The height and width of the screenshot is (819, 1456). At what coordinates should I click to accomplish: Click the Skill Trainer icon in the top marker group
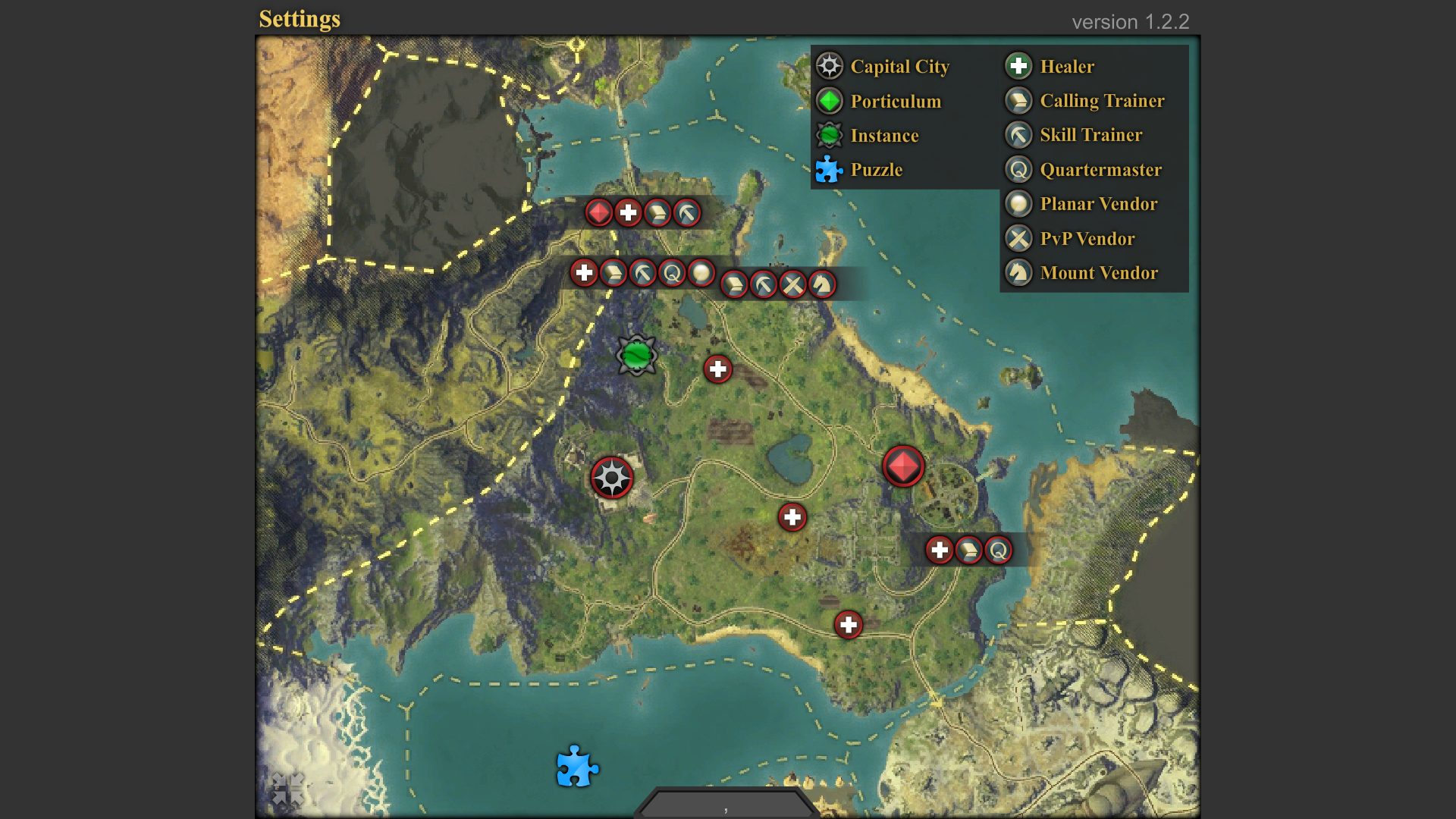click(x=685, y=213)
